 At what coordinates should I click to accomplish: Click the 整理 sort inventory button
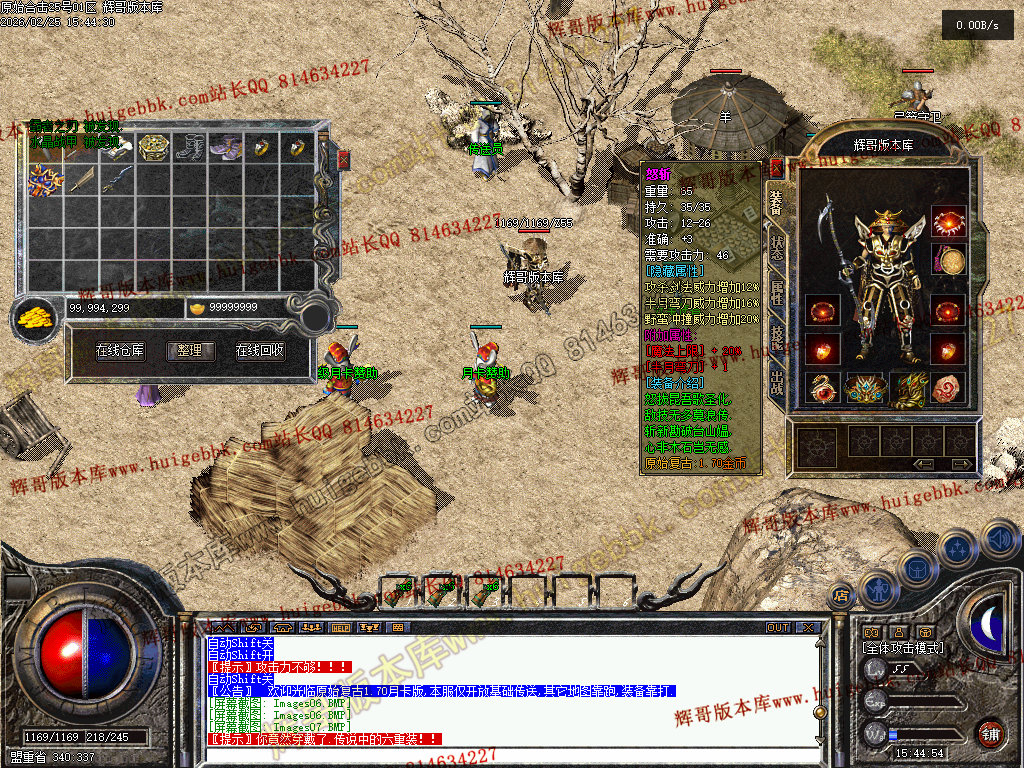tap(190, 351)
